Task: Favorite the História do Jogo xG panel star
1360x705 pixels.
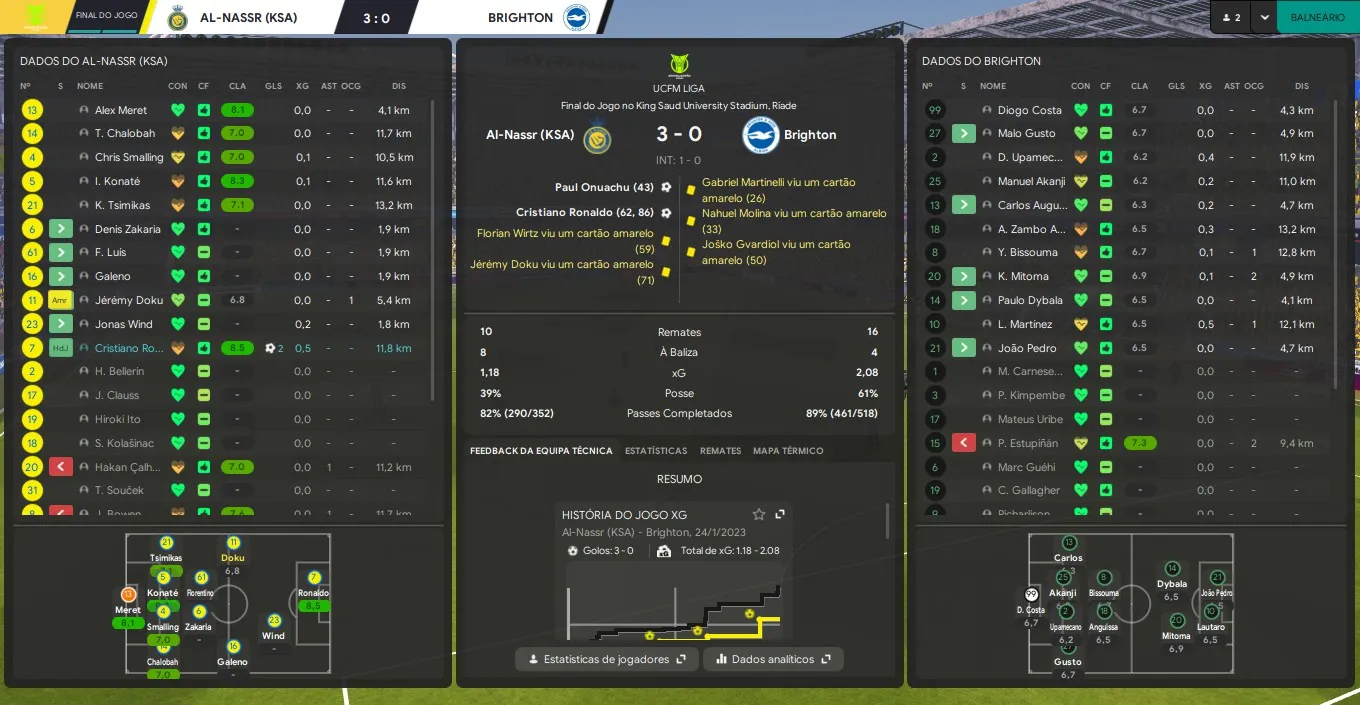Action: click(759, 514)
